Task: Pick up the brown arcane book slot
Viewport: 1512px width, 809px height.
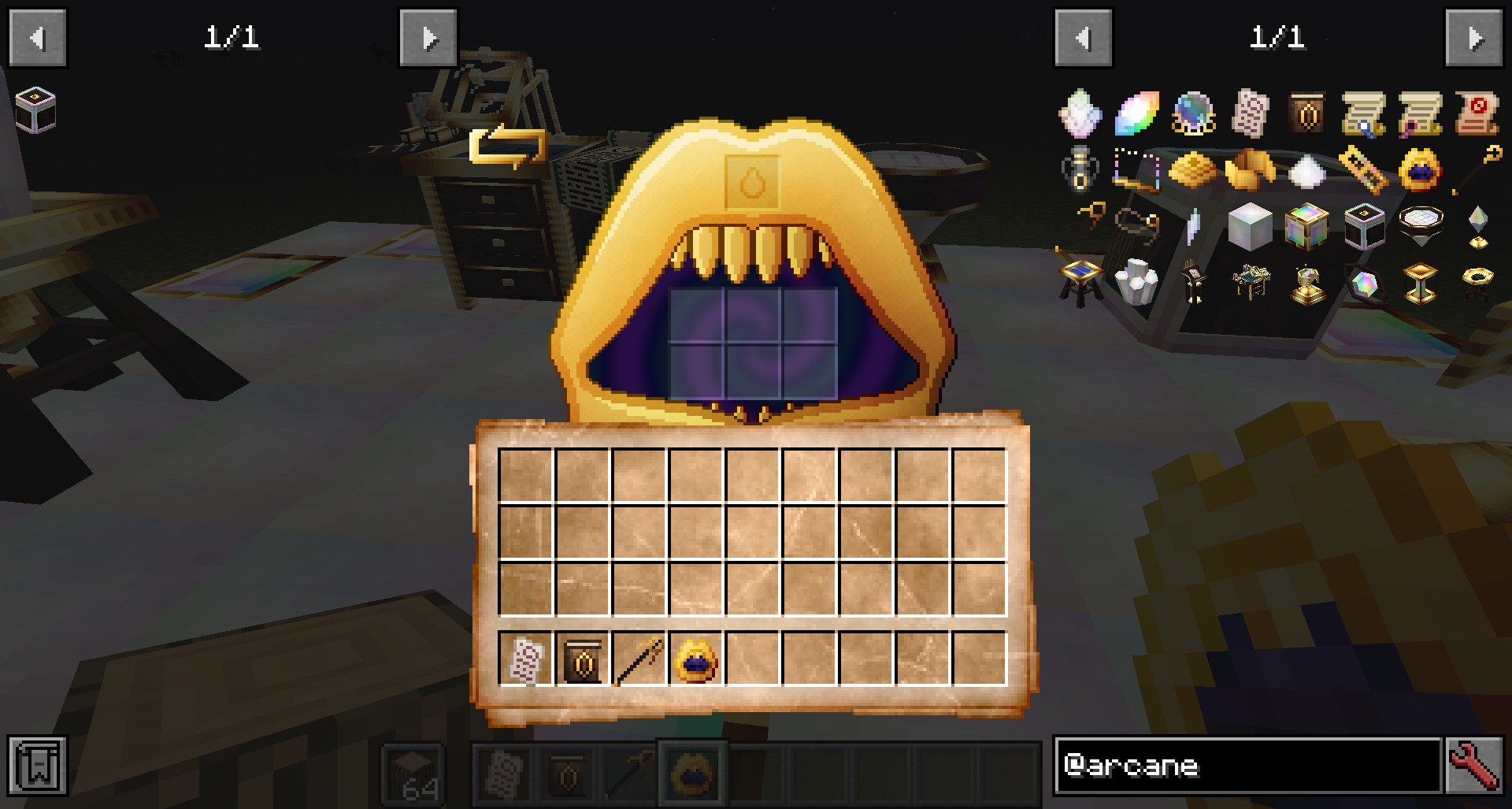Action: (x=582, y=659)
